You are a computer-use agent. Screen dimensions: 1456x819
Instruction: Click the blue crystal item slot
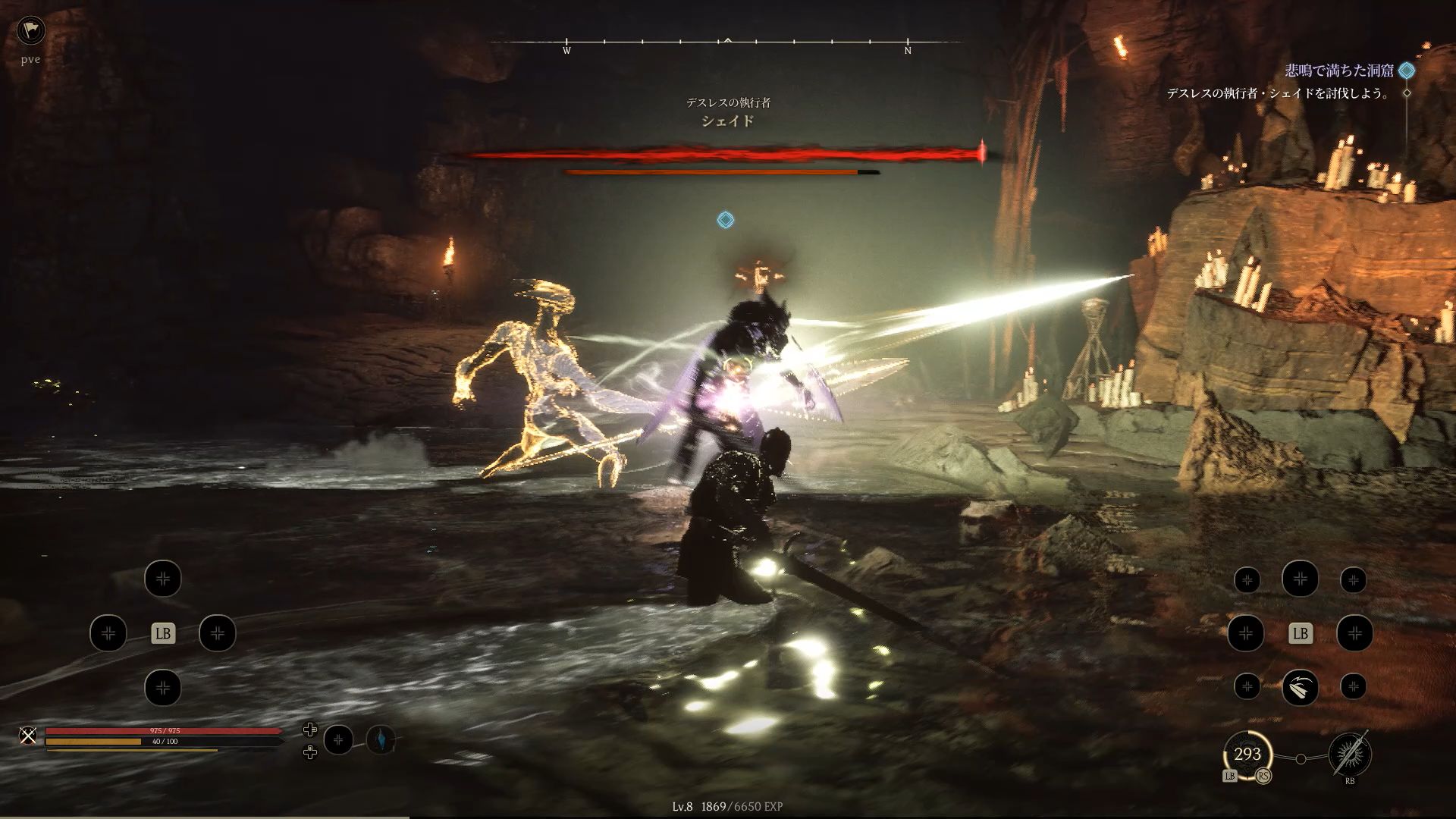(x=381, y=739)
